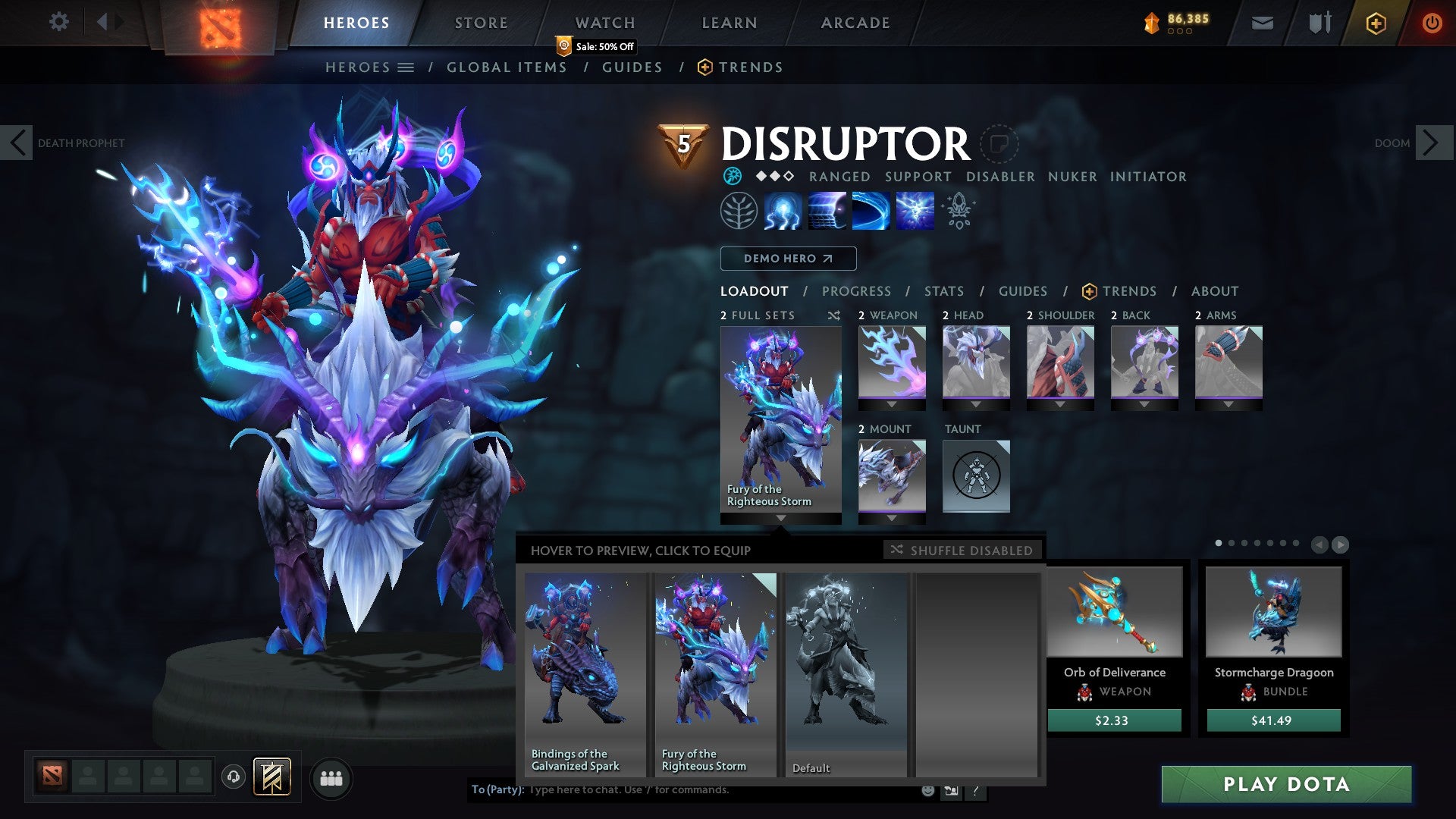The image size is (1456, 819).
Task: Open DEMO HERO mode
Action: point(789,259)
